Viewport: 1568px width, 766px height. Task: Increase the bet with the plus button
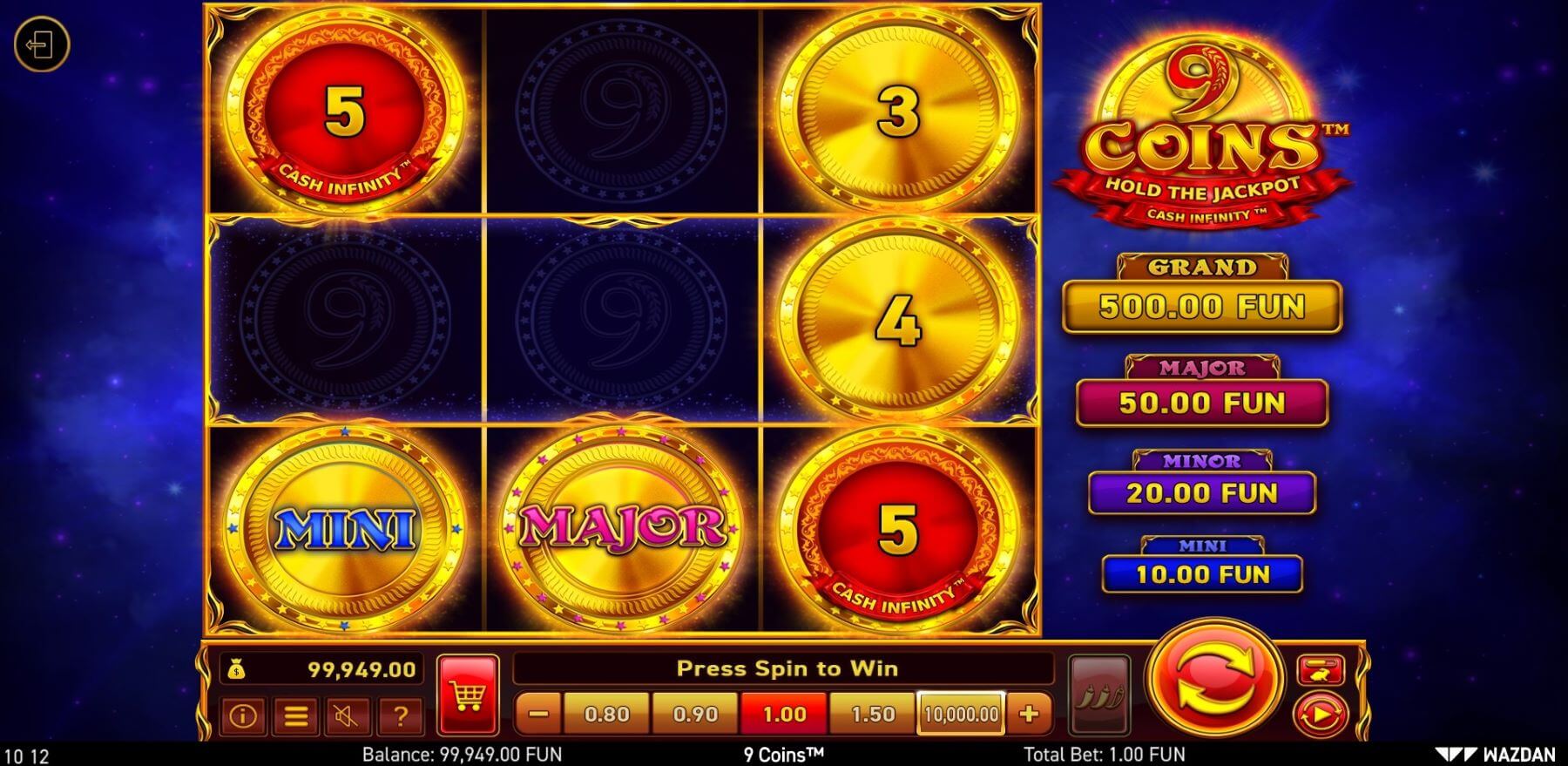(x=1029, y=715)
